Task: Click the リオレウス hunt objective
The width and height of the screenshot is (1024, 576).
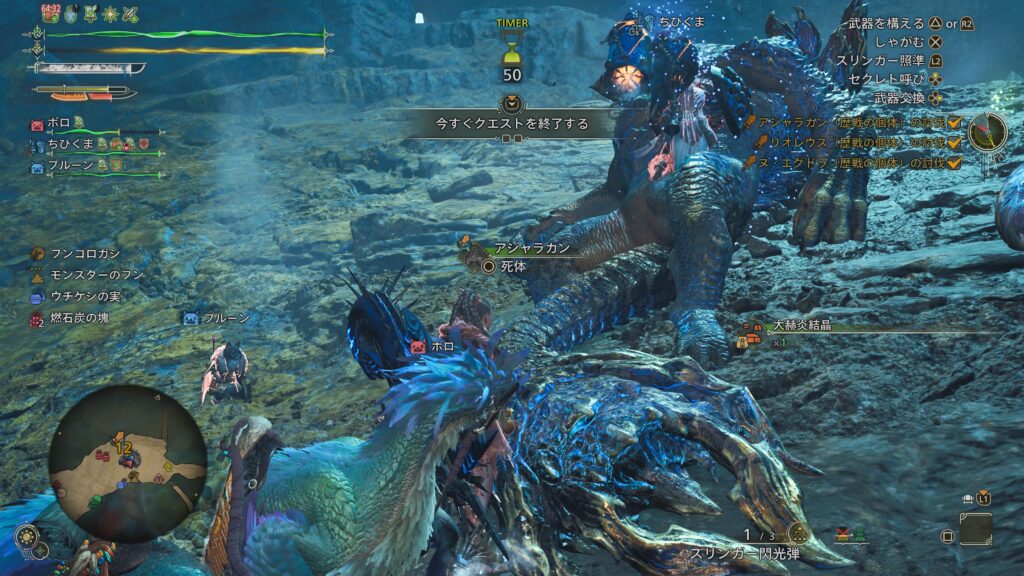Action: point(850,142)
